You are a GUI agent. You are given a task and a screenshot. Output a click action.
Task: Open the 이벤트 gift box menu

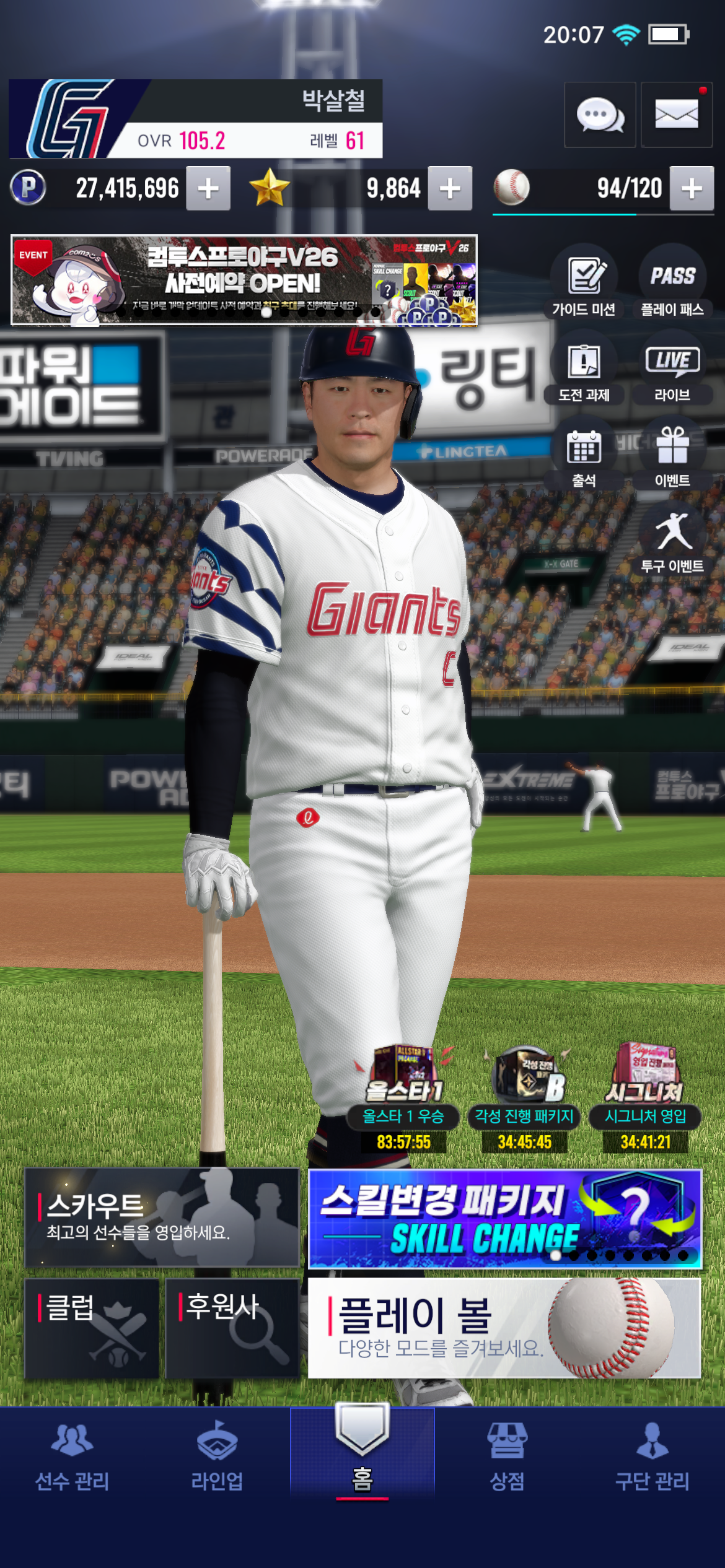point(672,454)
